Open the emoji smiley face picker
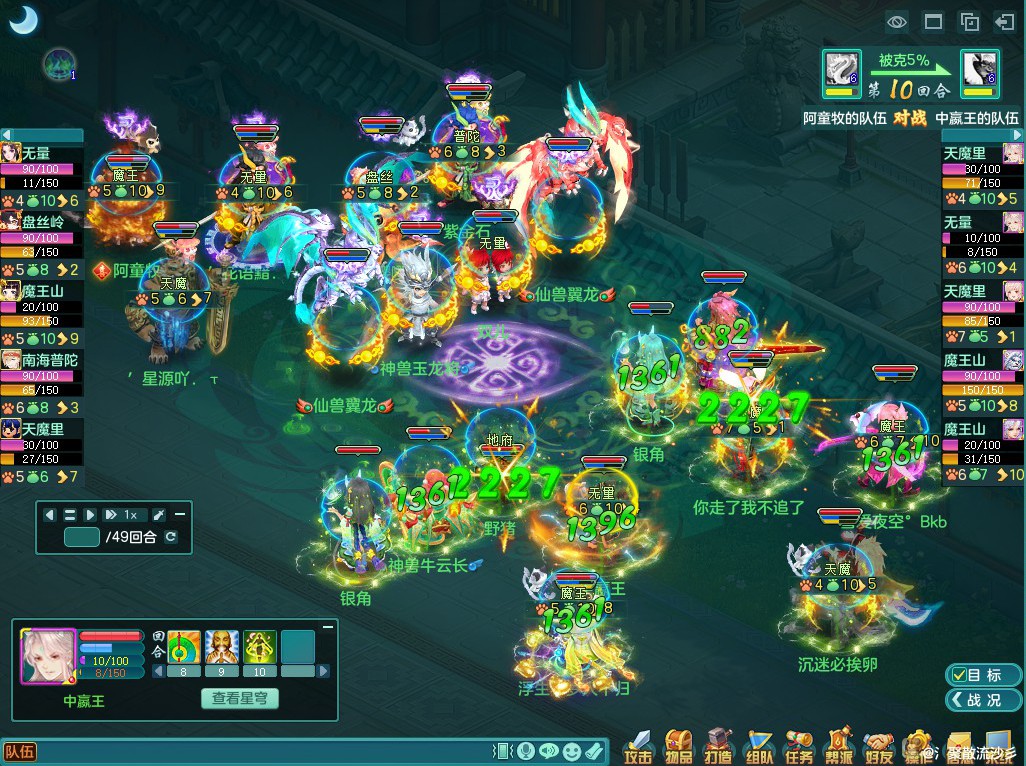Image resolution: width=1026 pixels, height=766 pixels. tap(572, 751)
